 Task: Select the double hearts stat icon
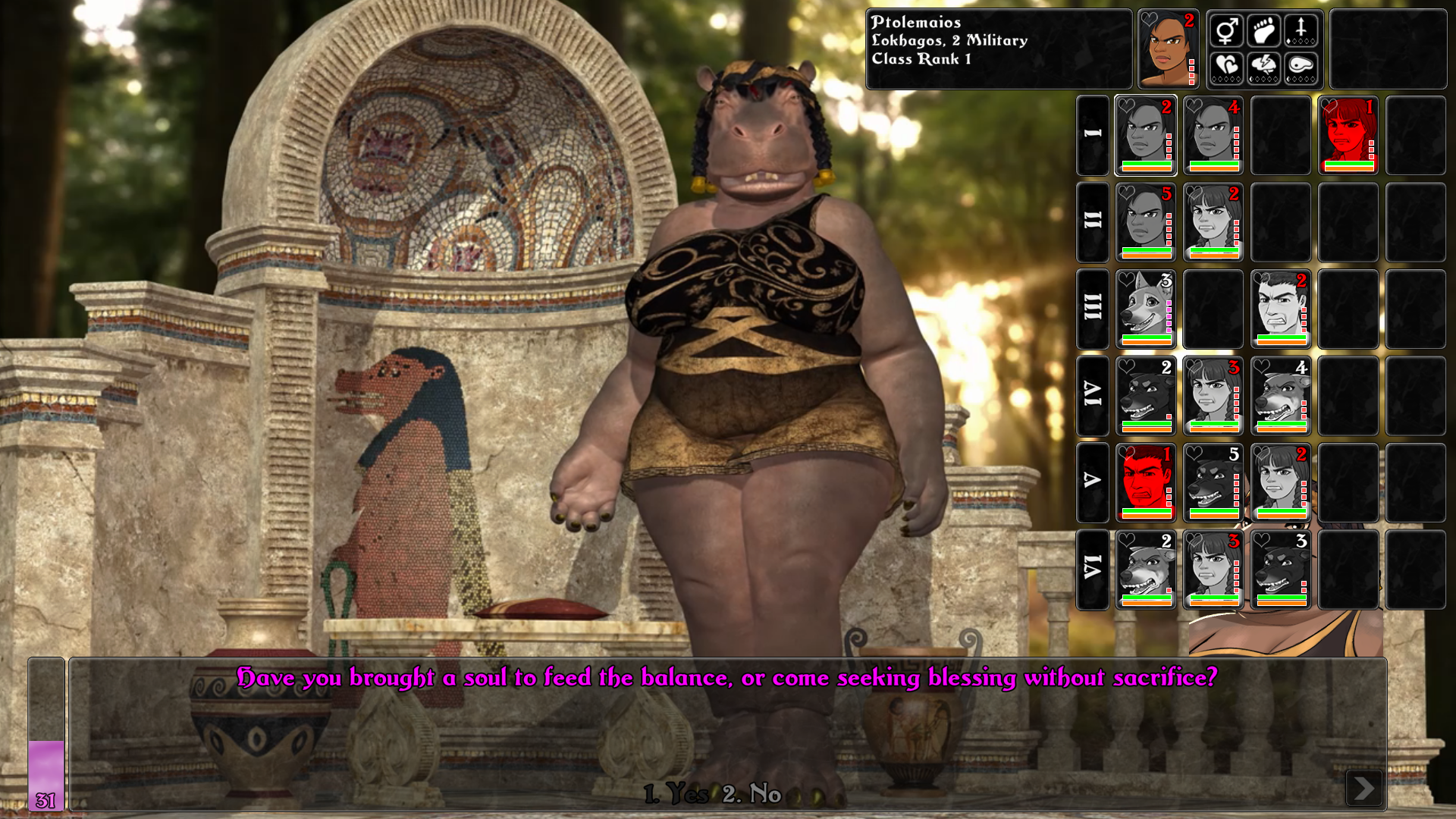(x=1226, y=67)
